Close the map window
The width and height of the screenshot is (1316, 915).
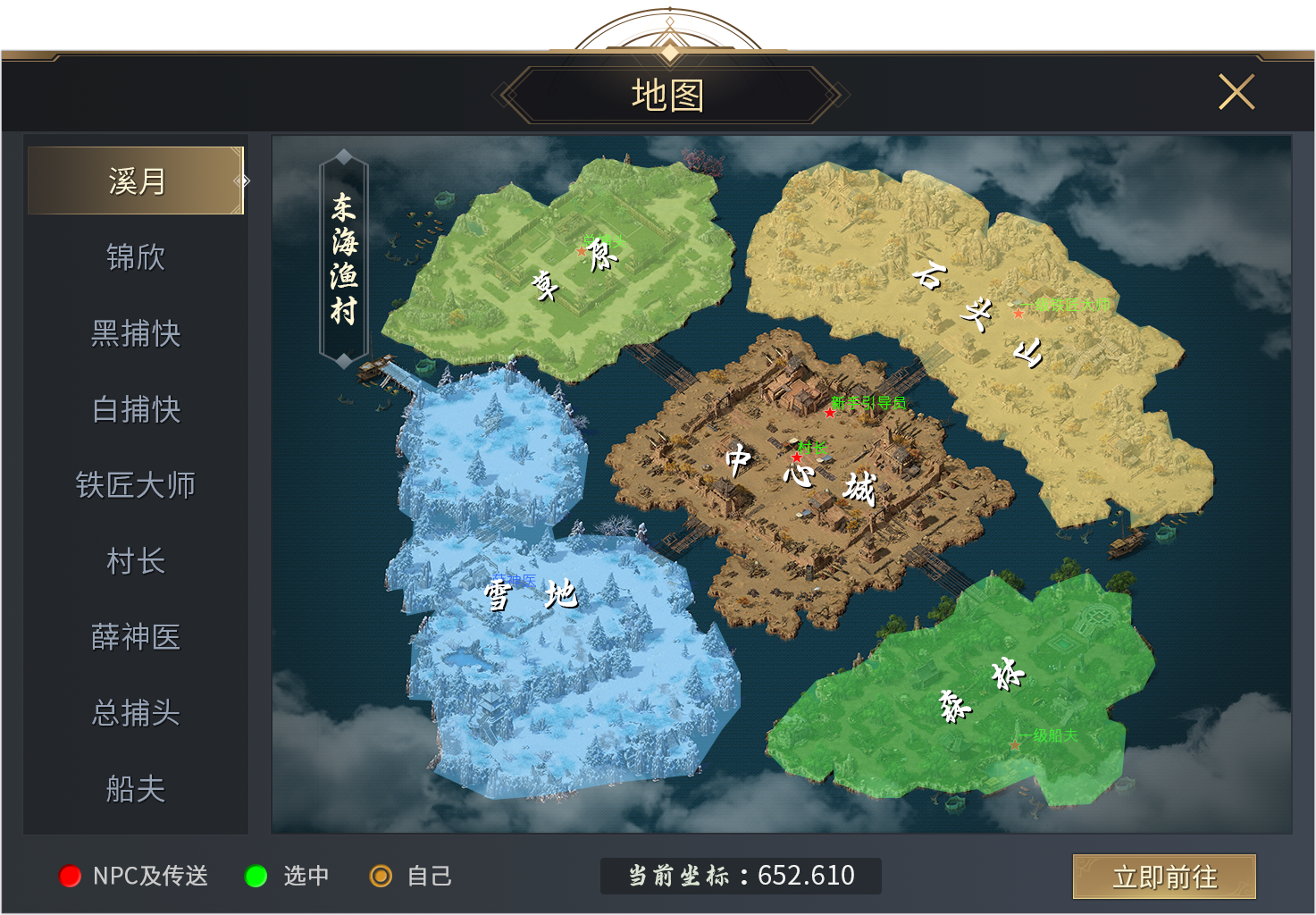pos(1236,92)
